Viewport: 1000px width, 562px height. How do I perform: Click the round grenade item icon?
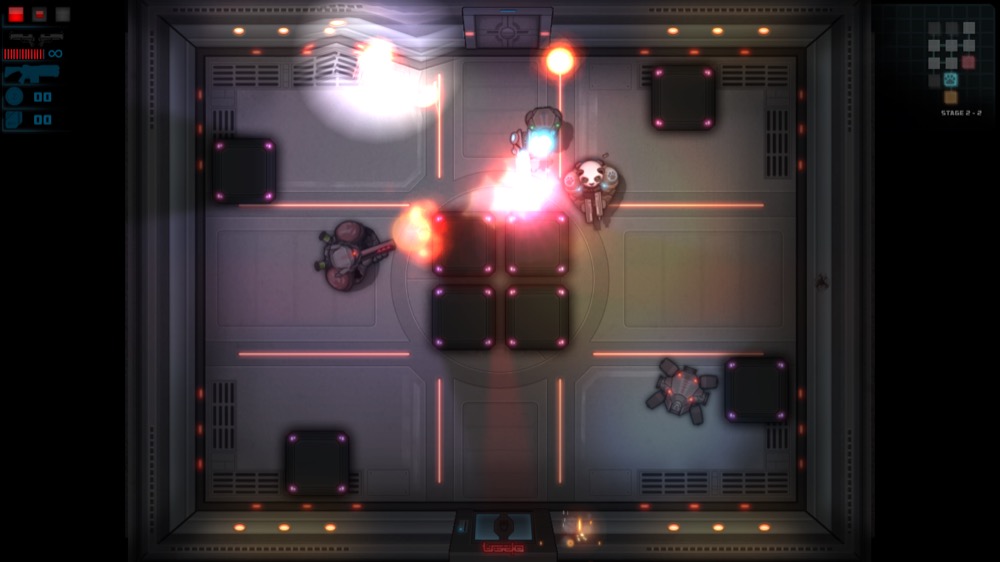14,97
